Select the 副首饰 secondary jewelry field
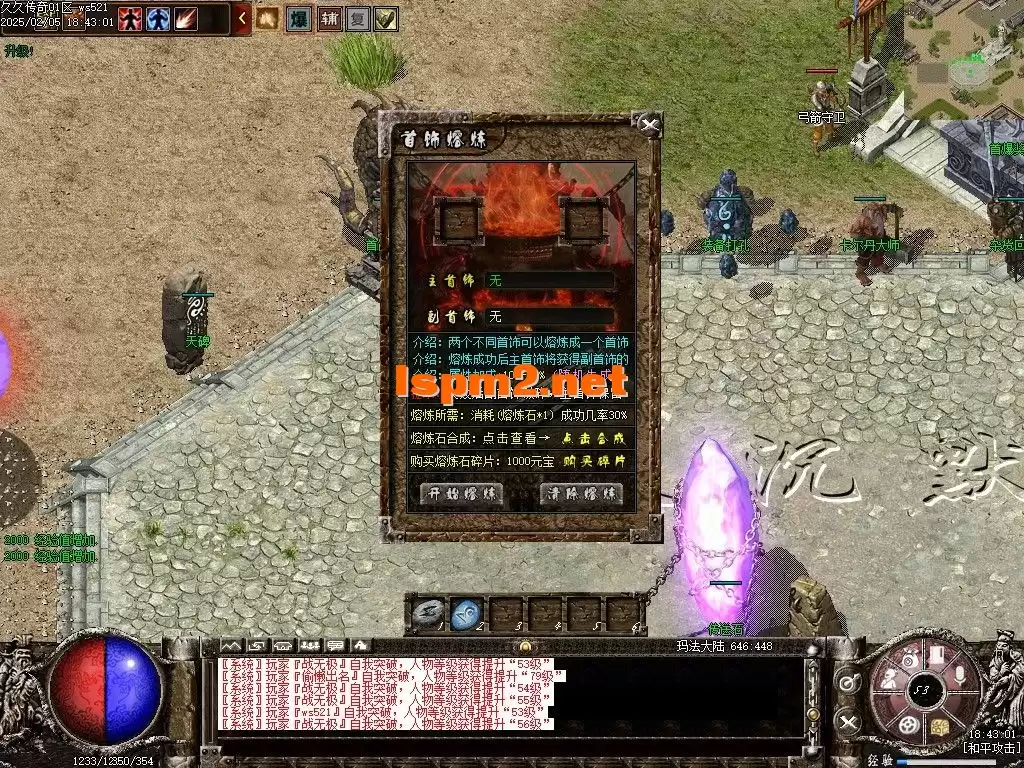The height and width of the screenshot is (768, 1024). (x=549, y=317)
